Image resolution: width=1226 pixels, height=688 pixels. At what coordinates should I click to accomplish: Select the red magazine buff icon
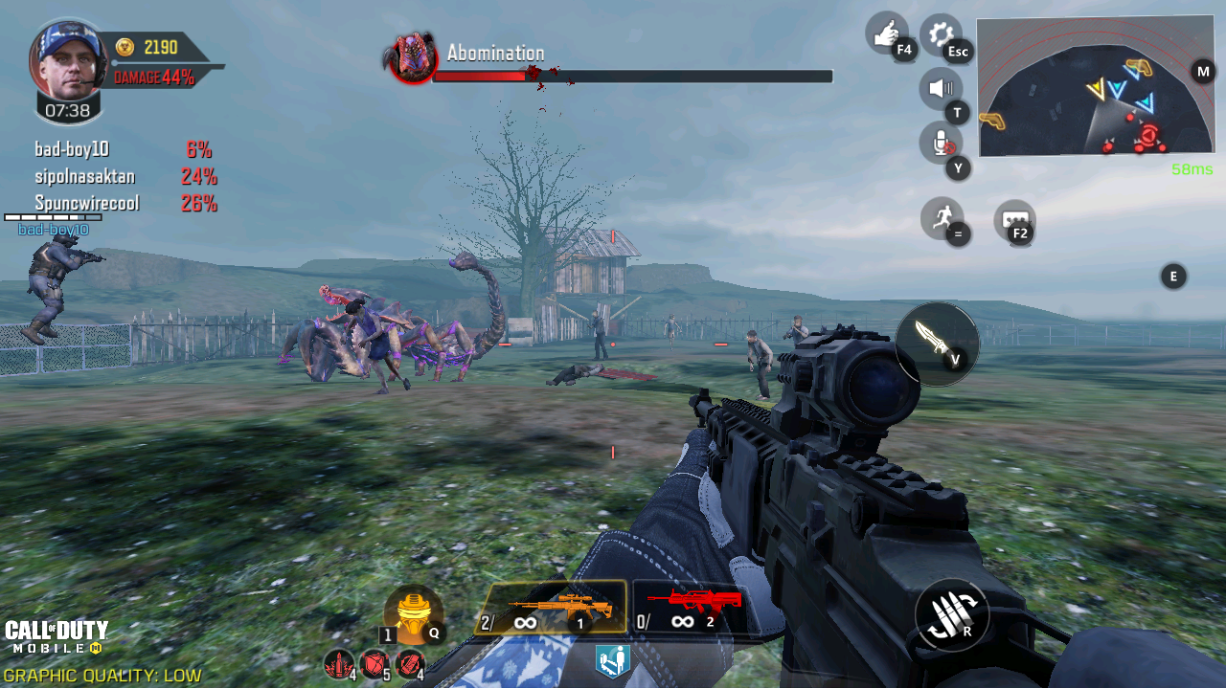click(409, 662)
